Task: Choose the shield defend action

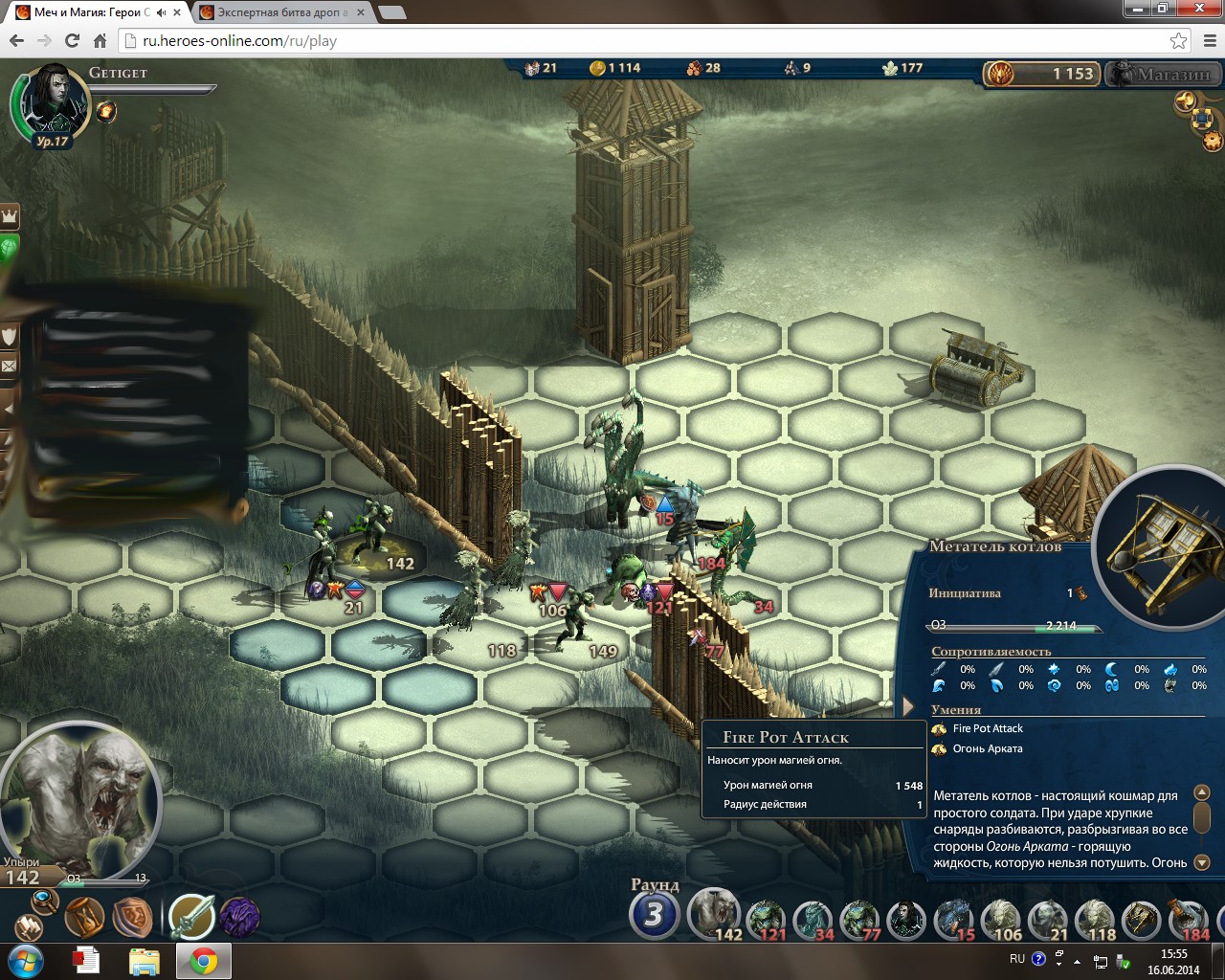Action: tap(132, 917)
